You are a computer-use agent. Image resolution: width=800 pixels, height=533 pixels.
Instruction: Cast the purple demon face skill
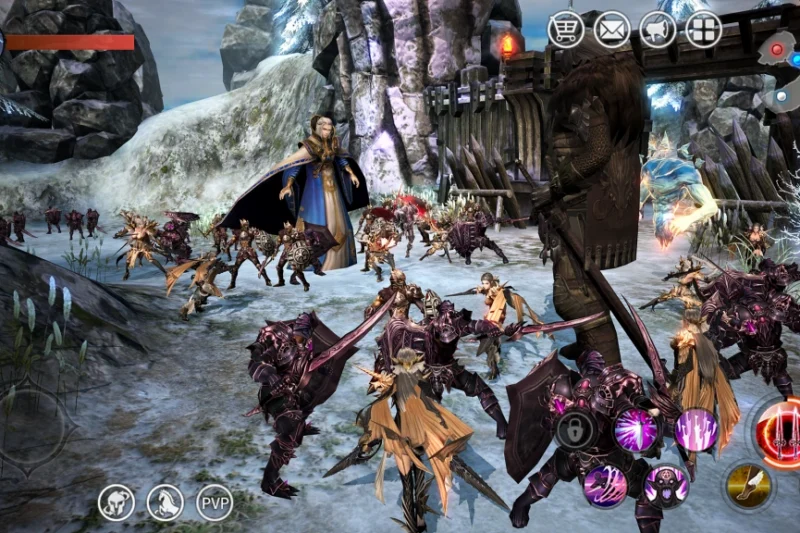tap(666, 485)
